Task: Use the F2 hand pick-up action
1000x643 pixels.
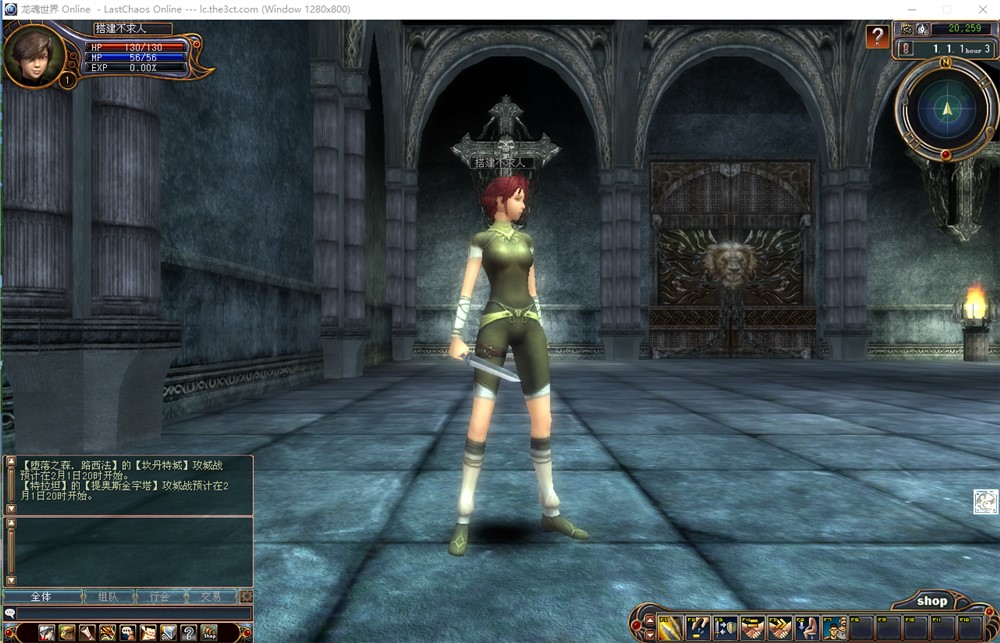Action: [697, 628]
